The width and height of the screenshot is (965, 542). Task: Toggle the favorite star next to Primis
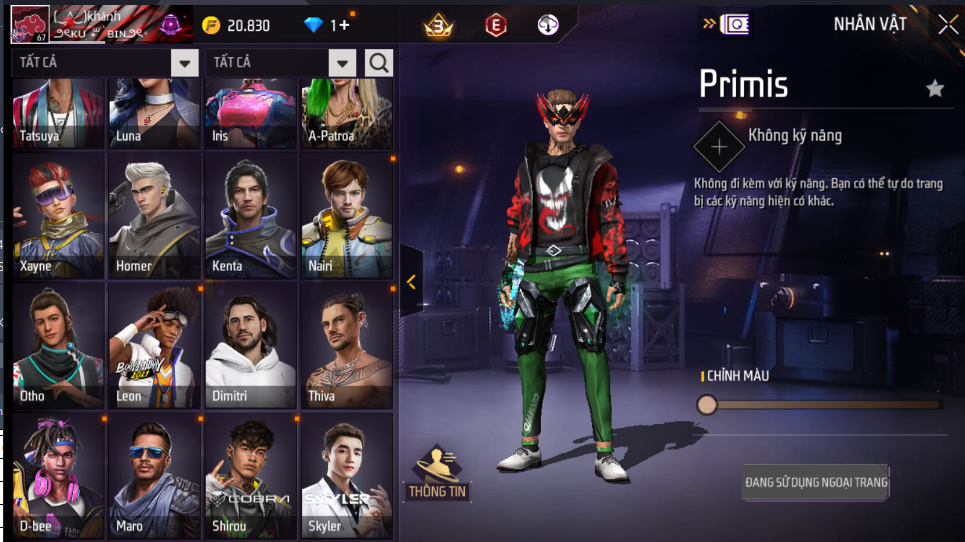(x=935, y=89)
